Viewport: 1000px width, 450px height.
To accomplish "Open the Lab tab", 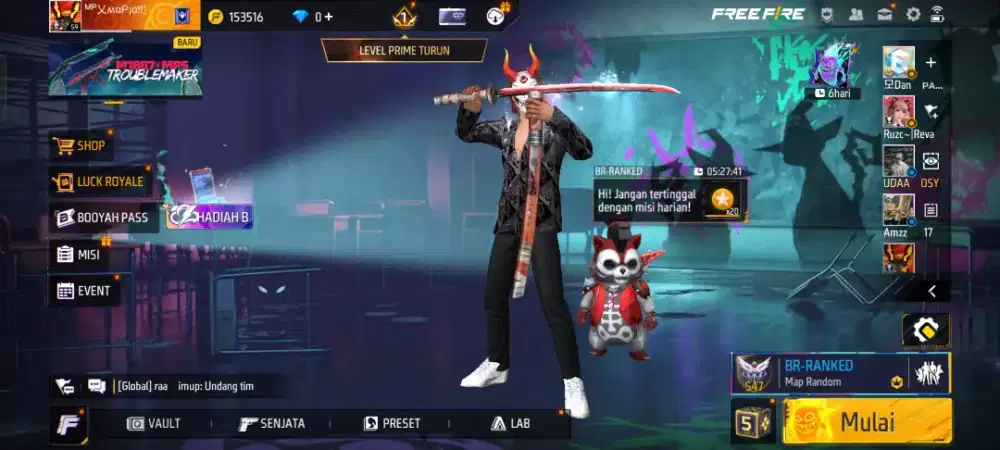I will click(x=510, y=424).
